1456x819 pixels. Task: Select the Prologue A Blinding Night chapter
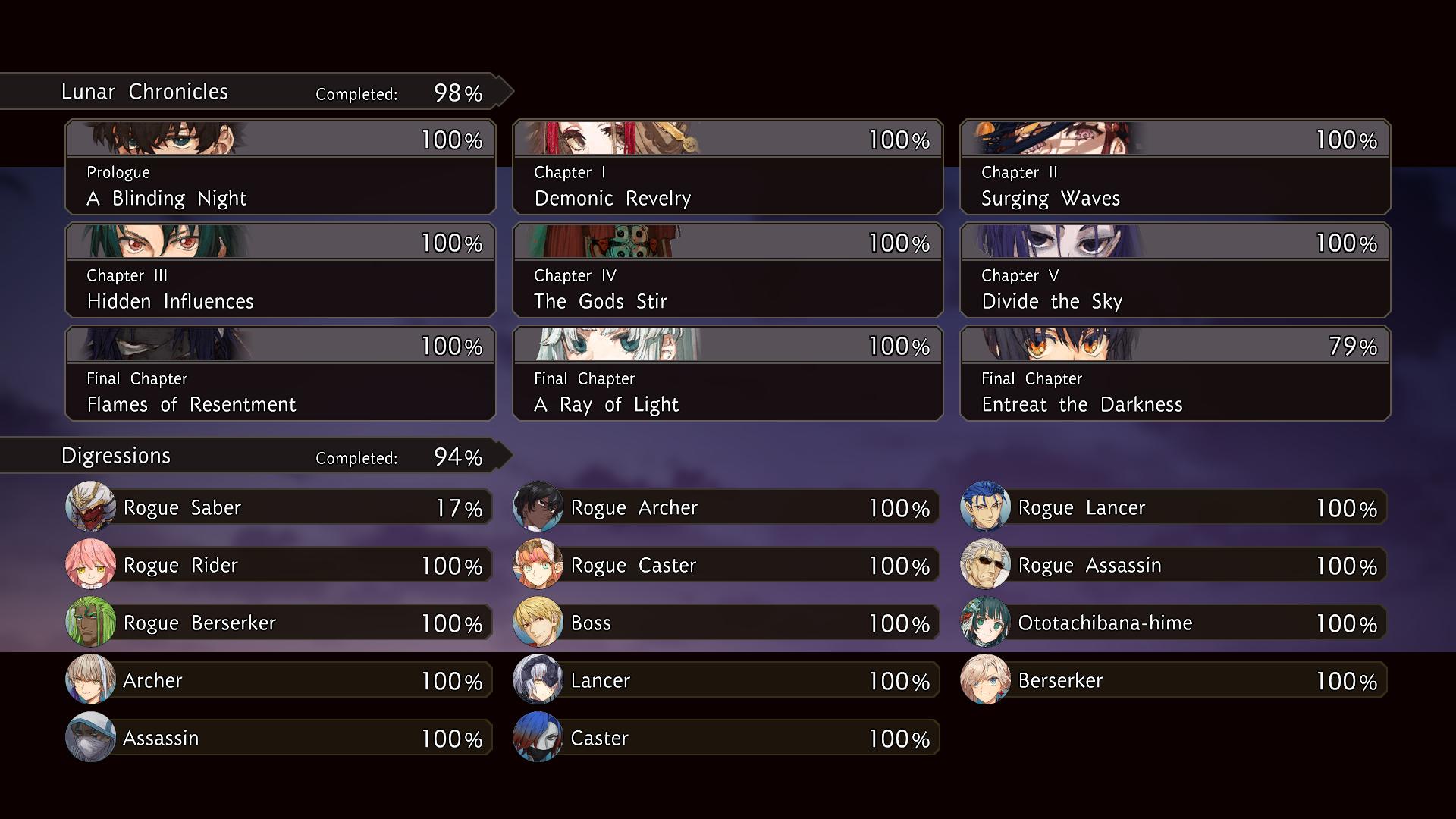281,168
